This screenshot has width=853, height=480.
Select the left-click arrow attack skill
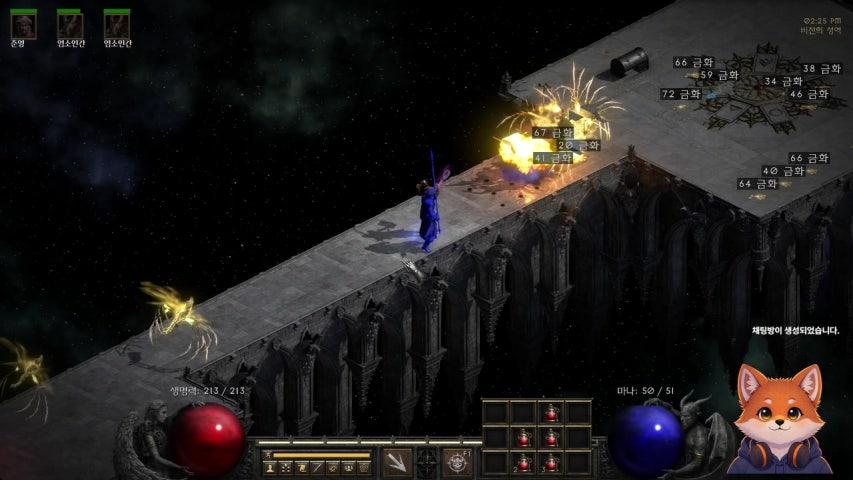click(397, 462)
